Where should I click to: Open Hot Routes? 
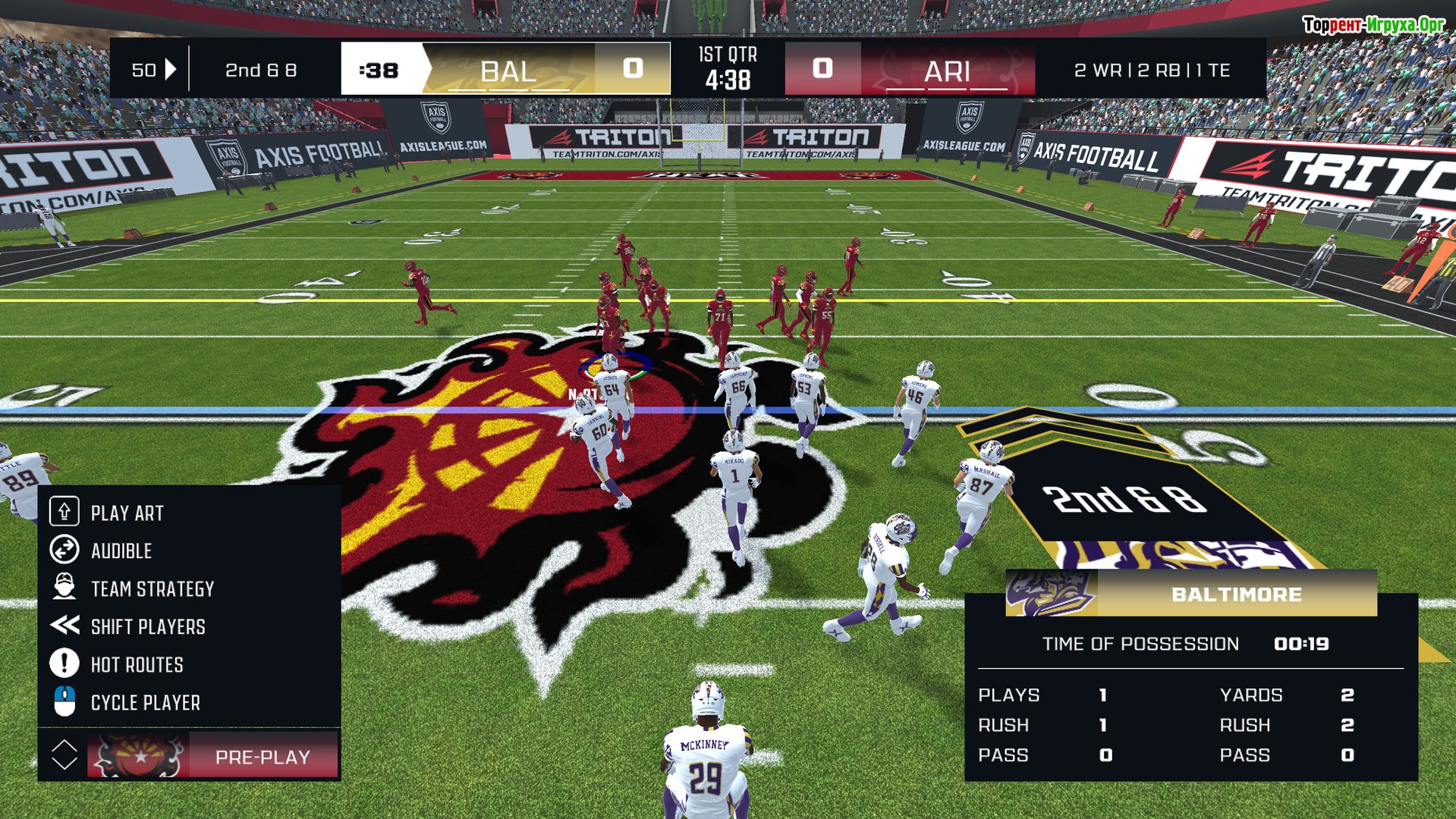tap(137, 665)
